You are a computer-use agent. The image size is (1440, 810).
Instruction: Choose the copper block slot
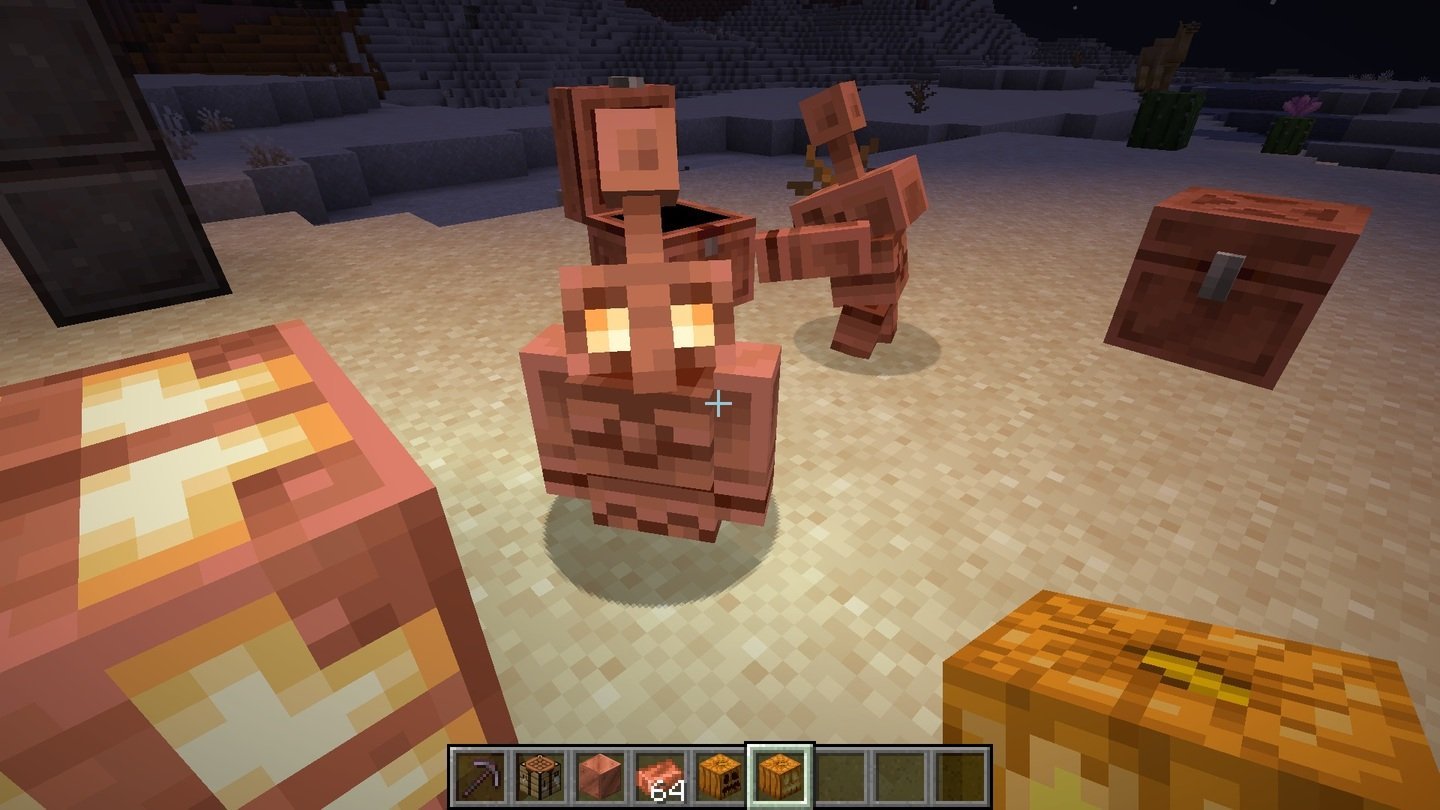coord(600,776)
